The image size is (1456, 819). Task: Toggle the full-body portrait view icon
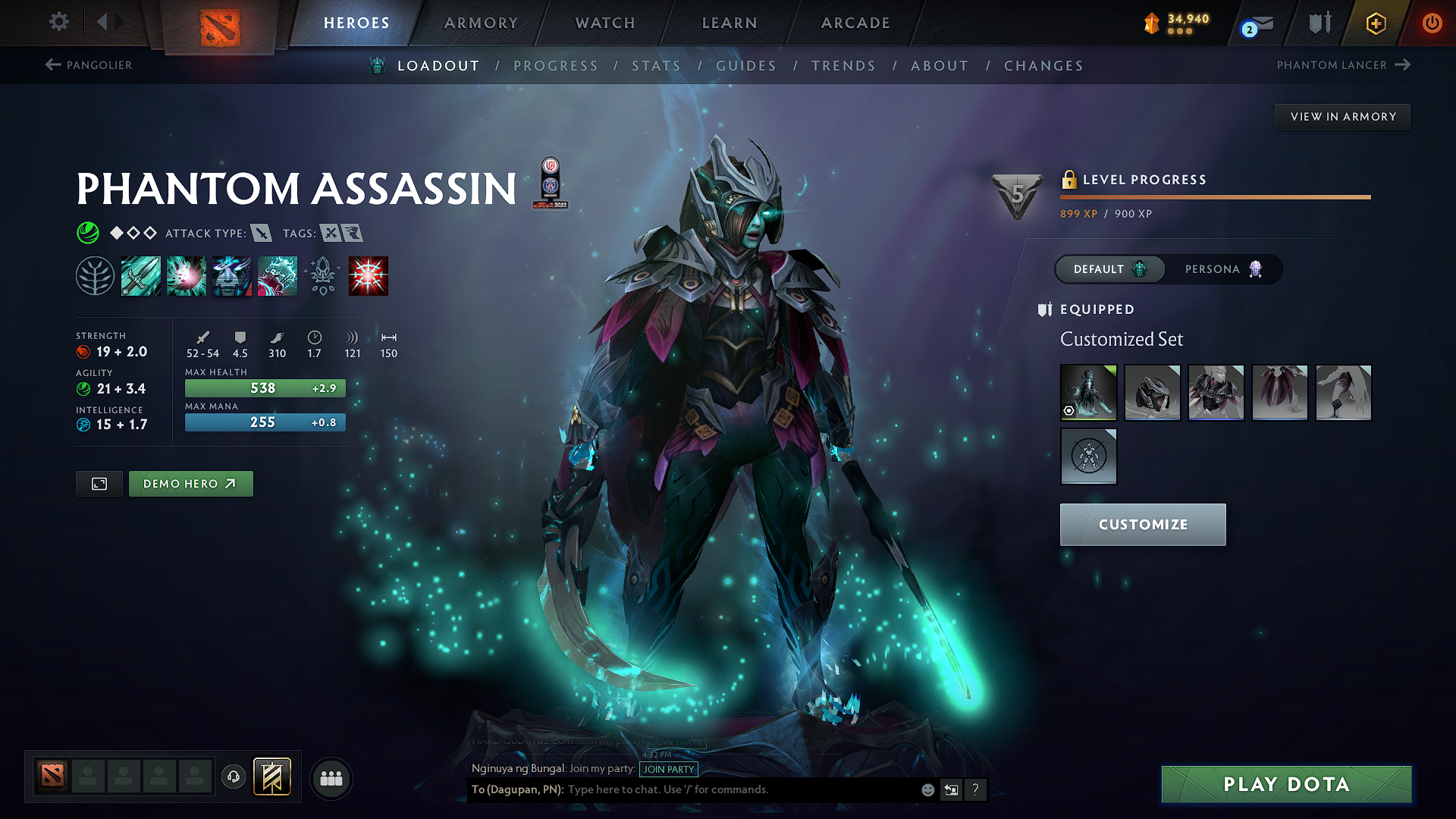click(98, 483)
